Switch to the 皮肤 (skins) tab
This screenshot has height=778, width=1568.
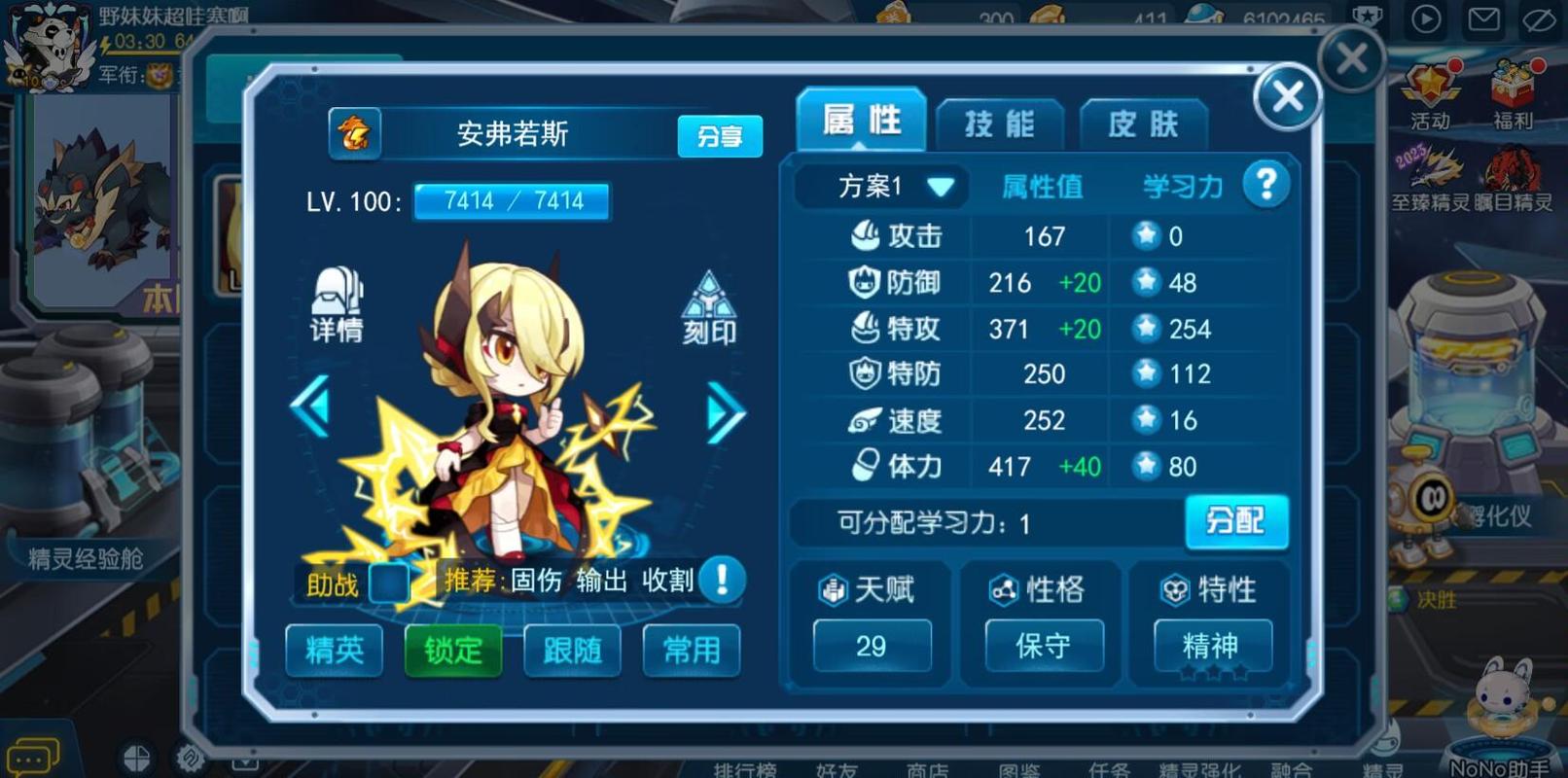click(x=1143, y=123)
